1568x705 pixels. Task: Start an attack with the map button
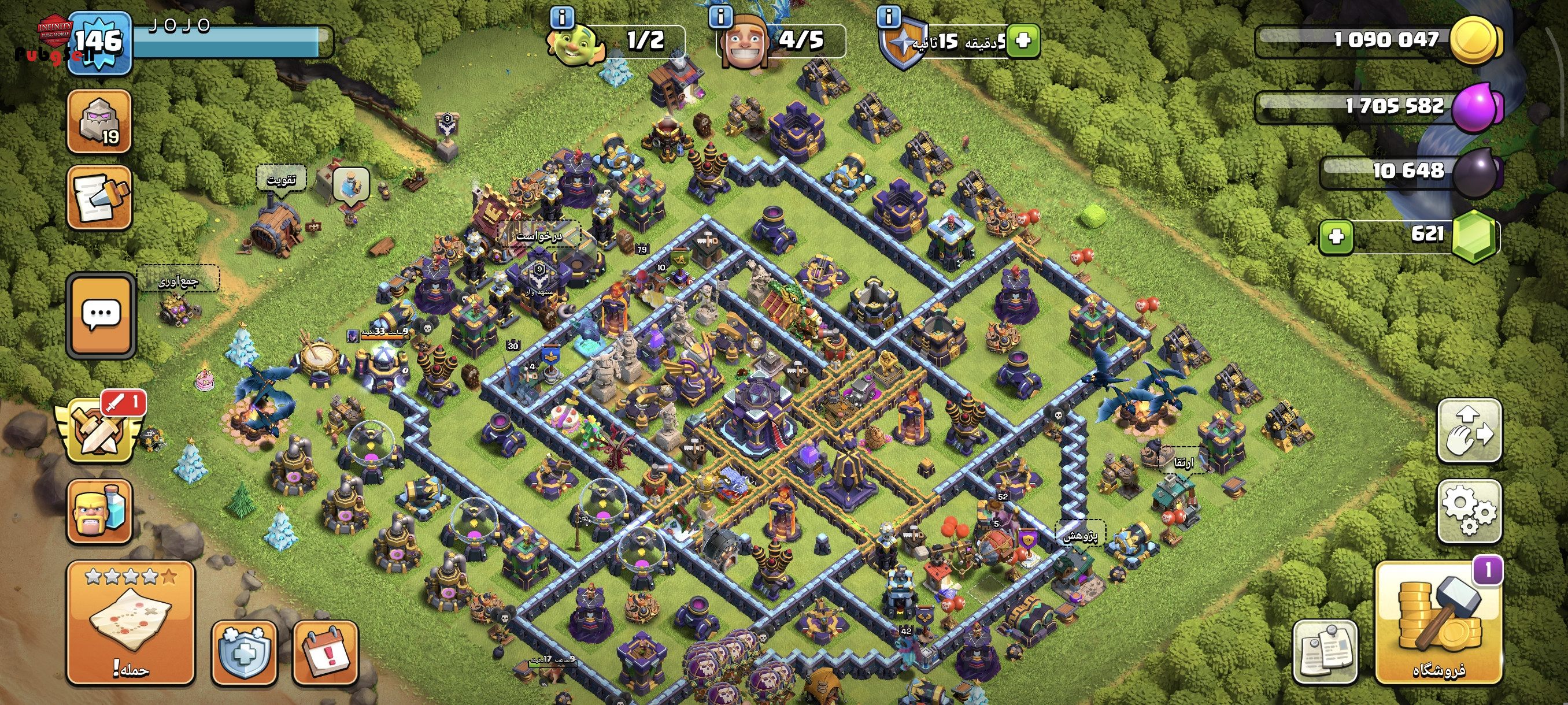[130, 622]
